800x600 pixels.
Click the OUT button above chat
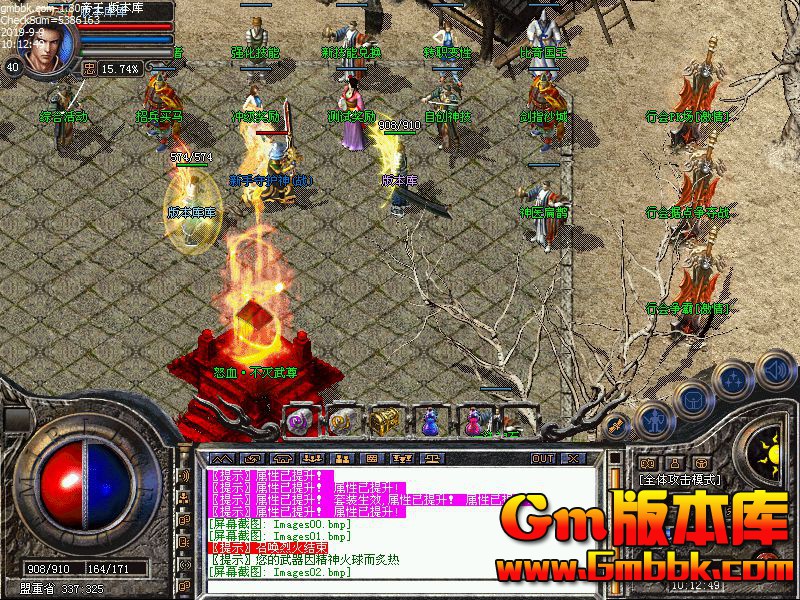tap(542, 458)
